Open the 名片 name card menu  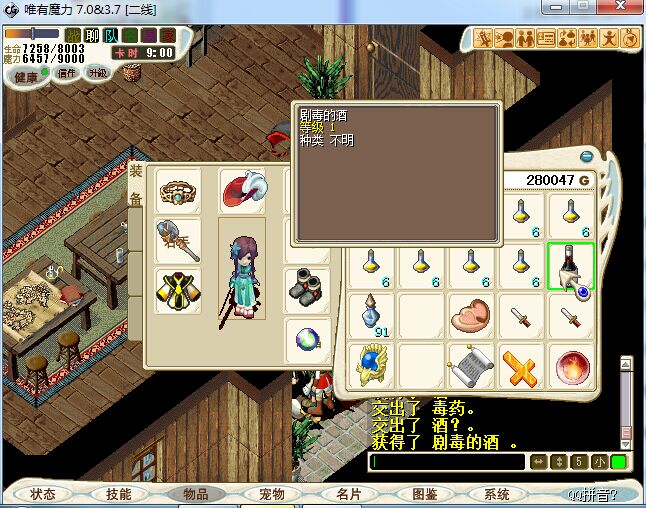tap(348, 494)
